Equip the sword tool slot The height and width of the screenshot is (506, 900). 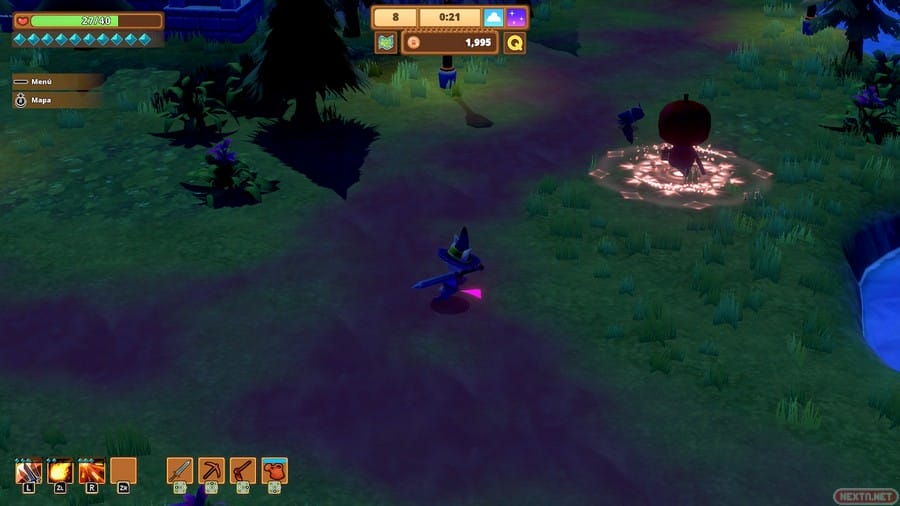click(179, 470)
